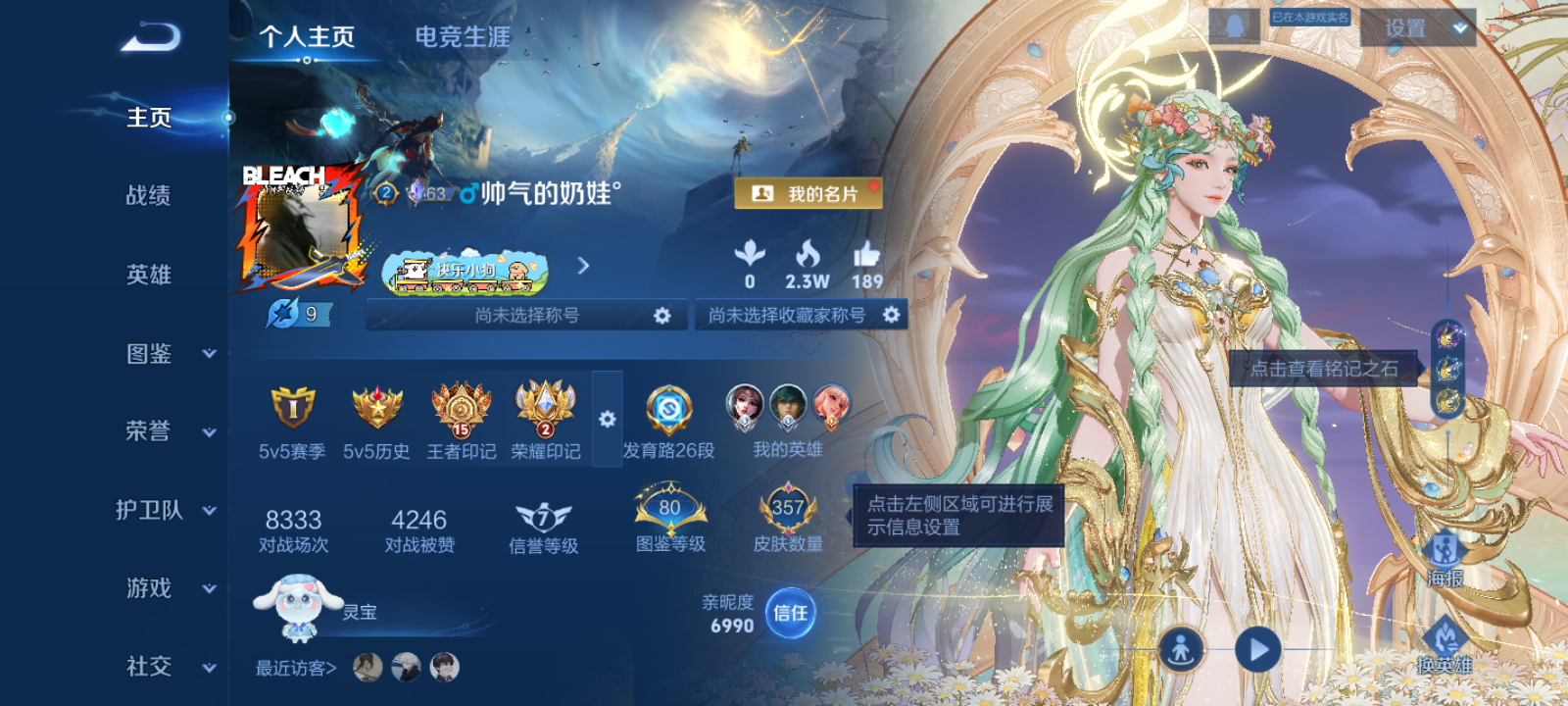Click the 信任 intimacy progress badge
This screenshot has width=1568, height=706.
(790, 611)
